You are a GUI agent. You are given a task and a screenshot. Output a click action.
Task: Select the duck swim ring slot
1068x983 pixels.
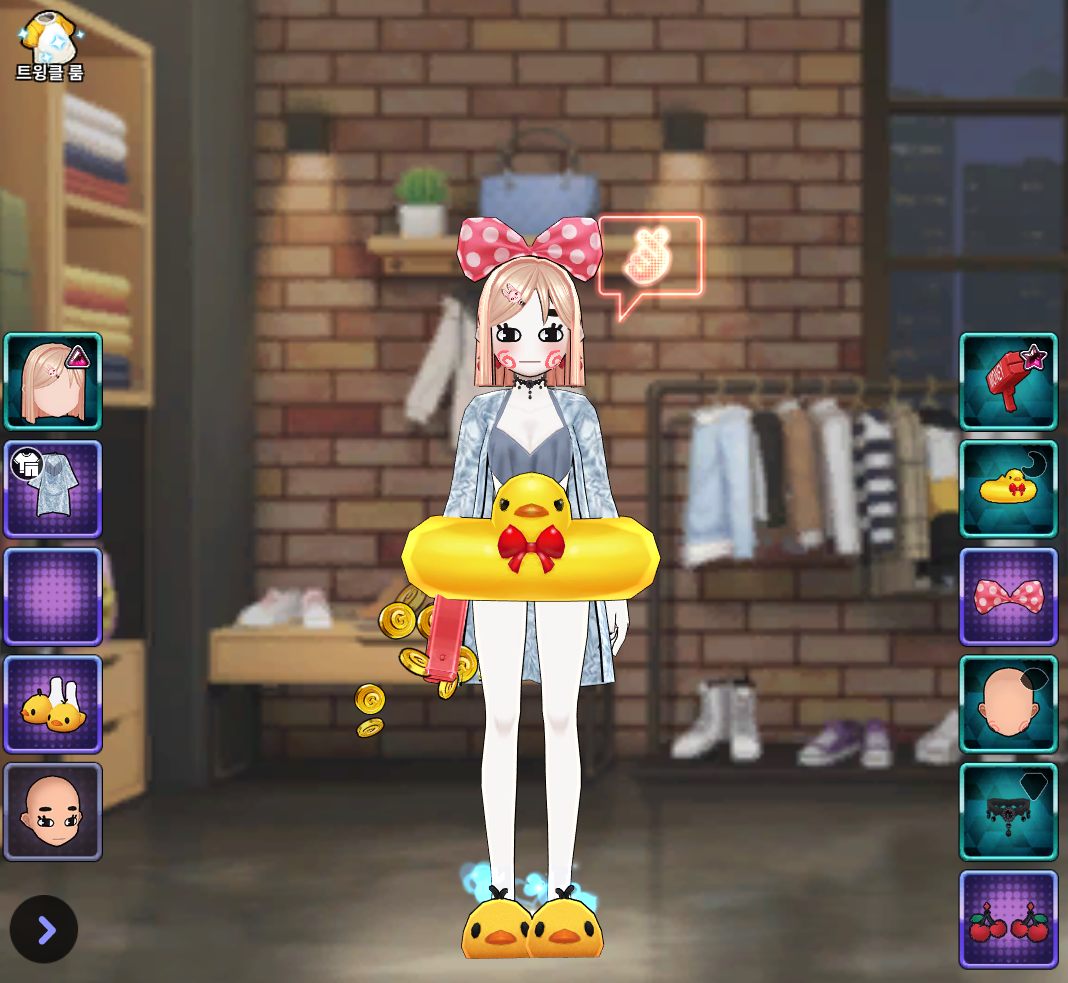click(x=1008, y=489)
